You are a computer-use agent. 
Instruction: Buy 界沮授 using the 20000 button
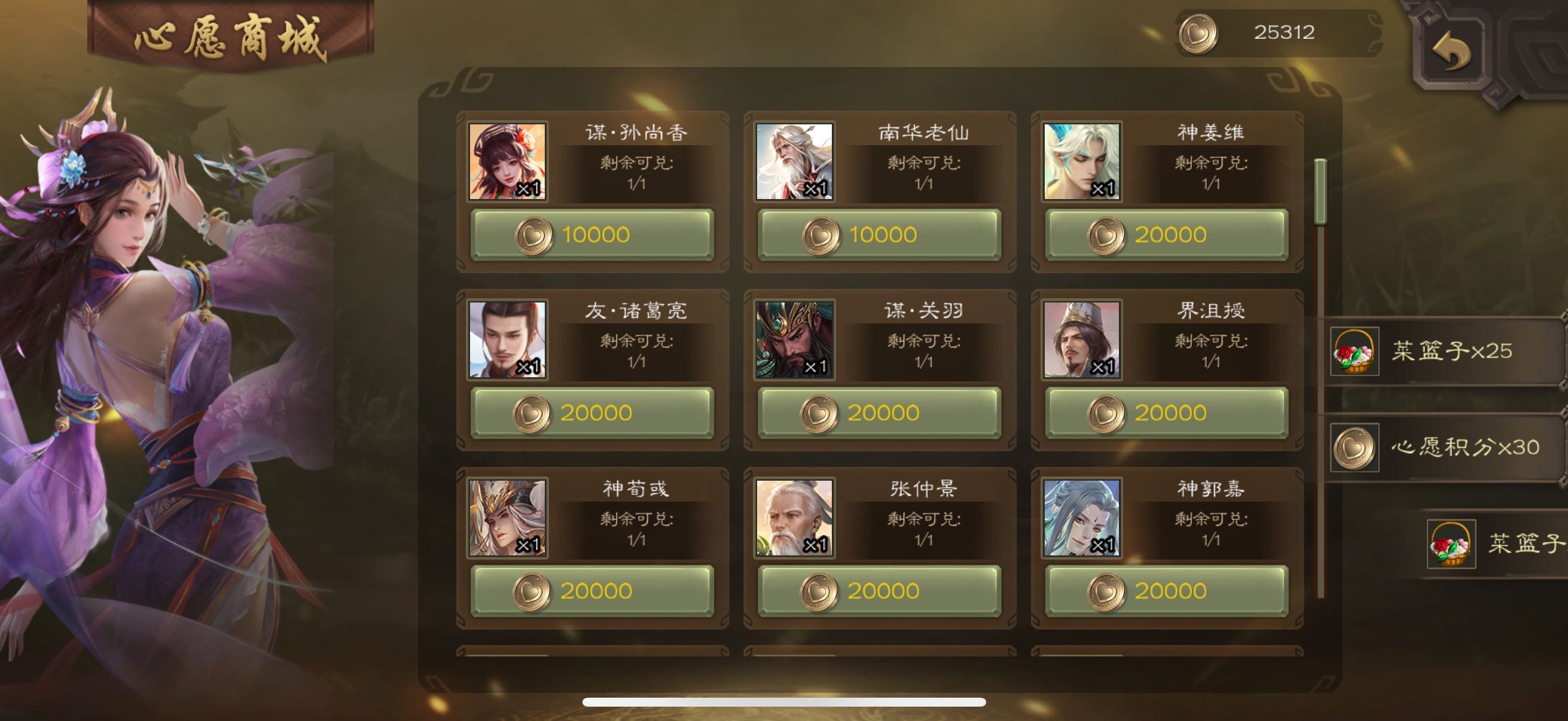pos(1166,413)
